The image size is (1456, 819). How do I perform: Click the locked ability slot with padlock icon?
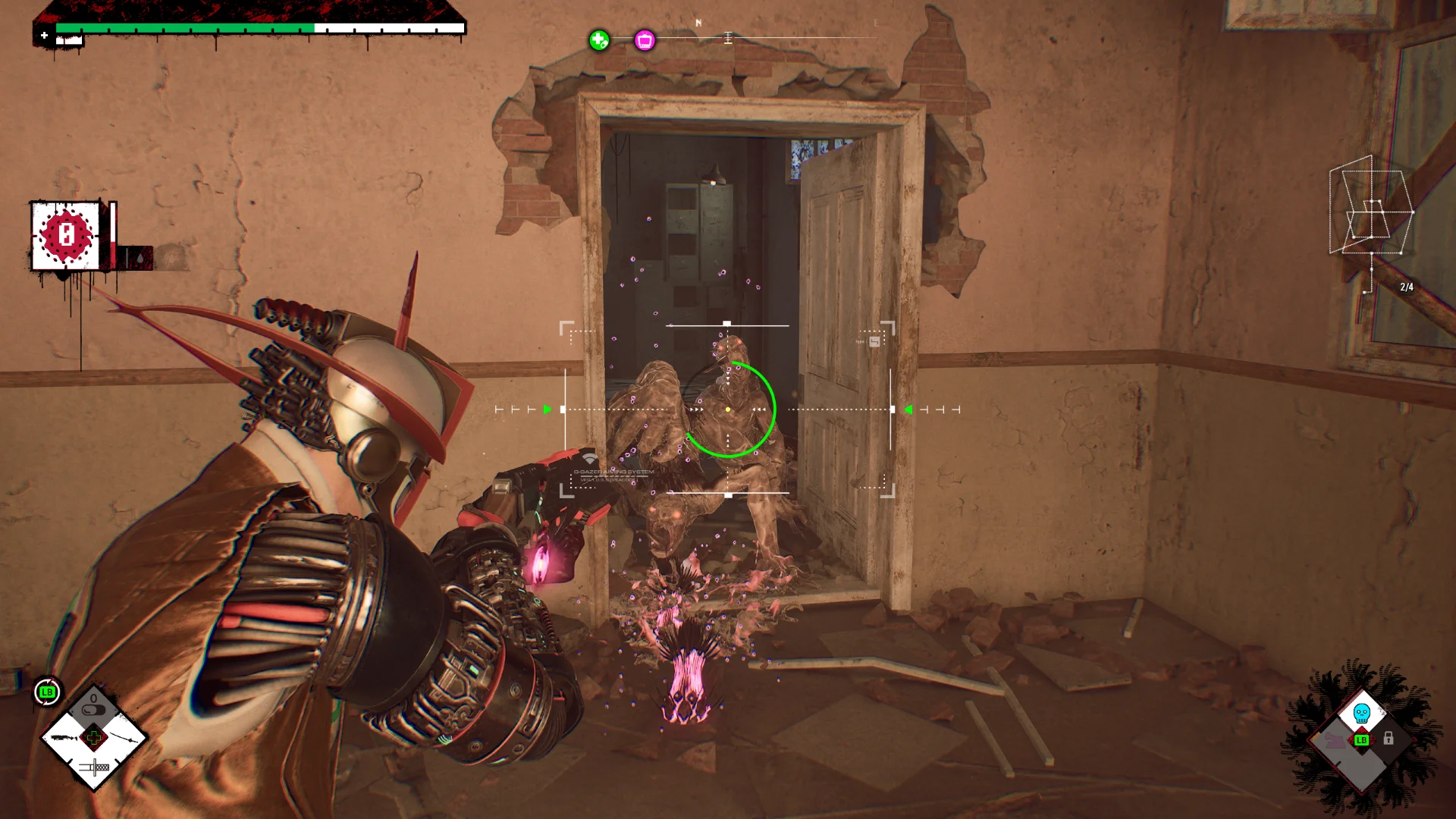(1389, 739)
